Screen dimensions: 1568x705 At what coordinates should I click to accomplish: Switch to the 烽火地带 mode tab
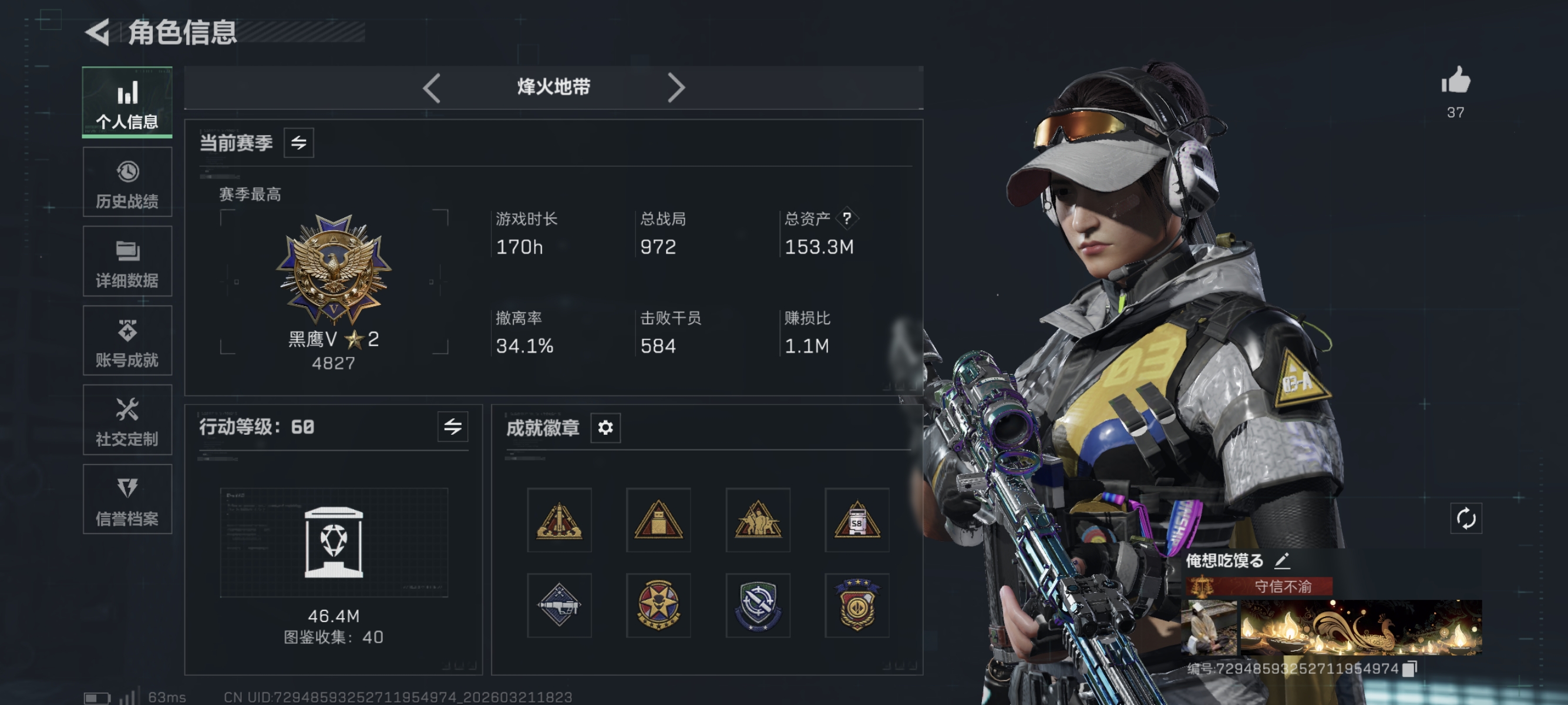(x=553, y=88)
